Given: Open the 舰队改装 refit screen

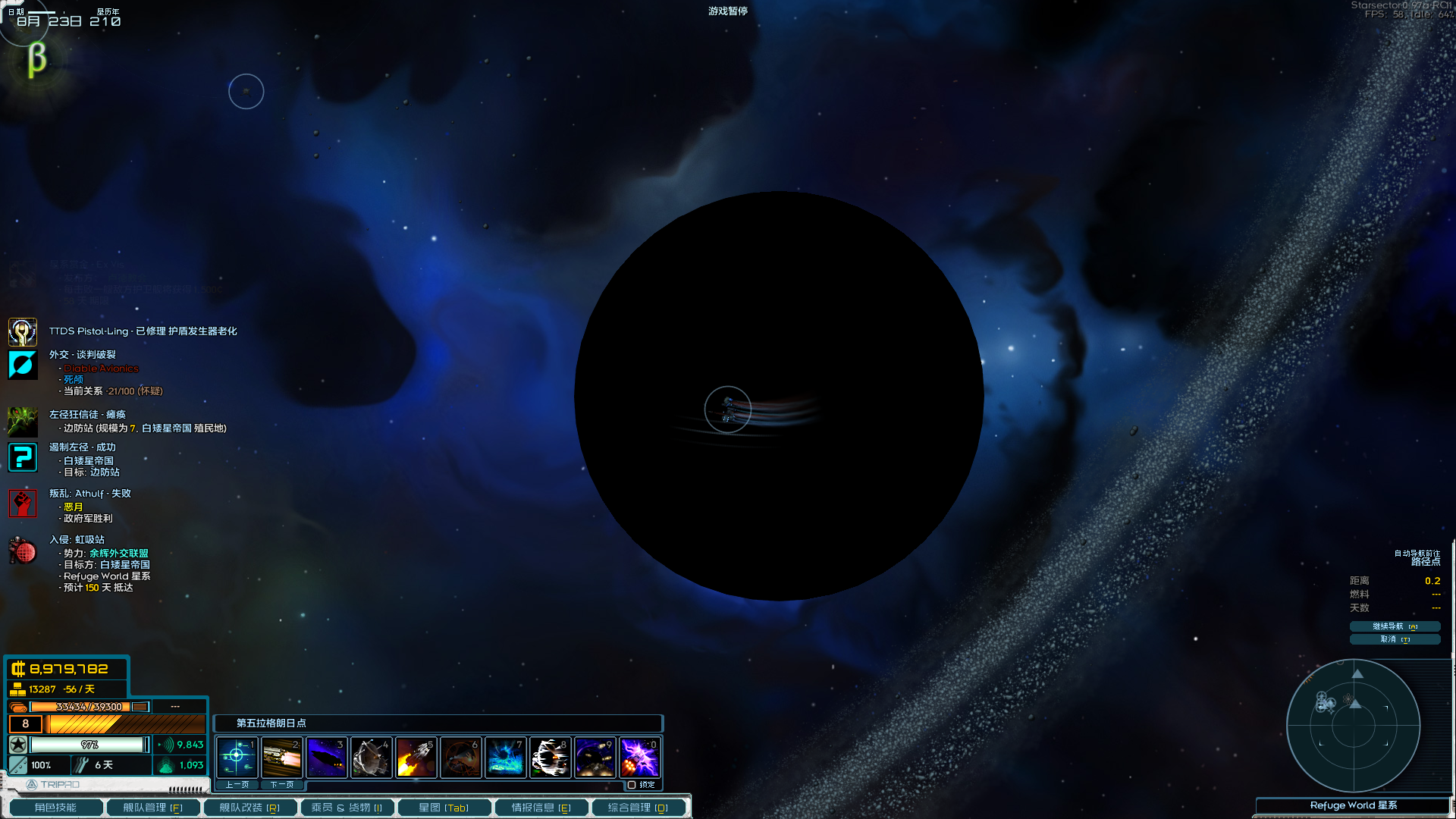Looking at the screenshot, I should point(249,808).
